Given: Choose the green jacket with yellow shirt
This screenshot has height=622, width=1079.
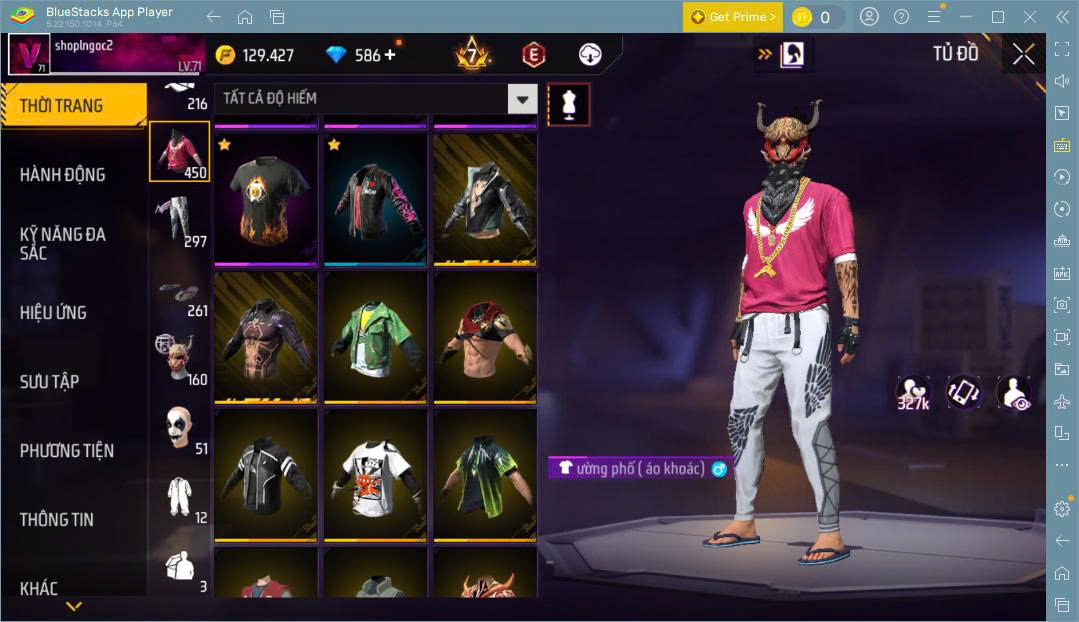Looking at the screenshot, I should [x=375, y=336].
